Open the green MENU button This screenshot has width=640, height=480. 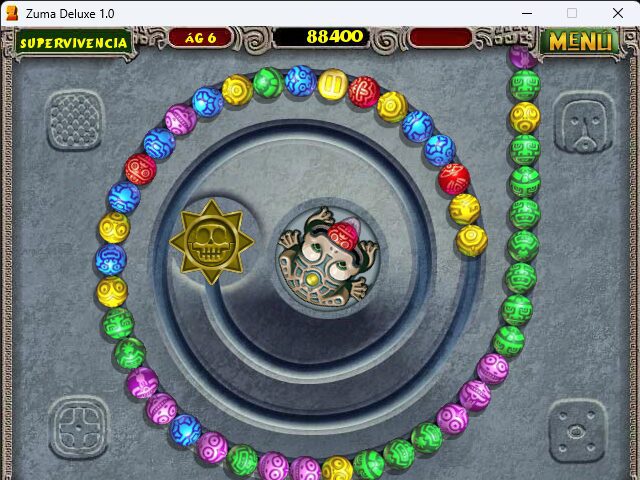point(579,42)
